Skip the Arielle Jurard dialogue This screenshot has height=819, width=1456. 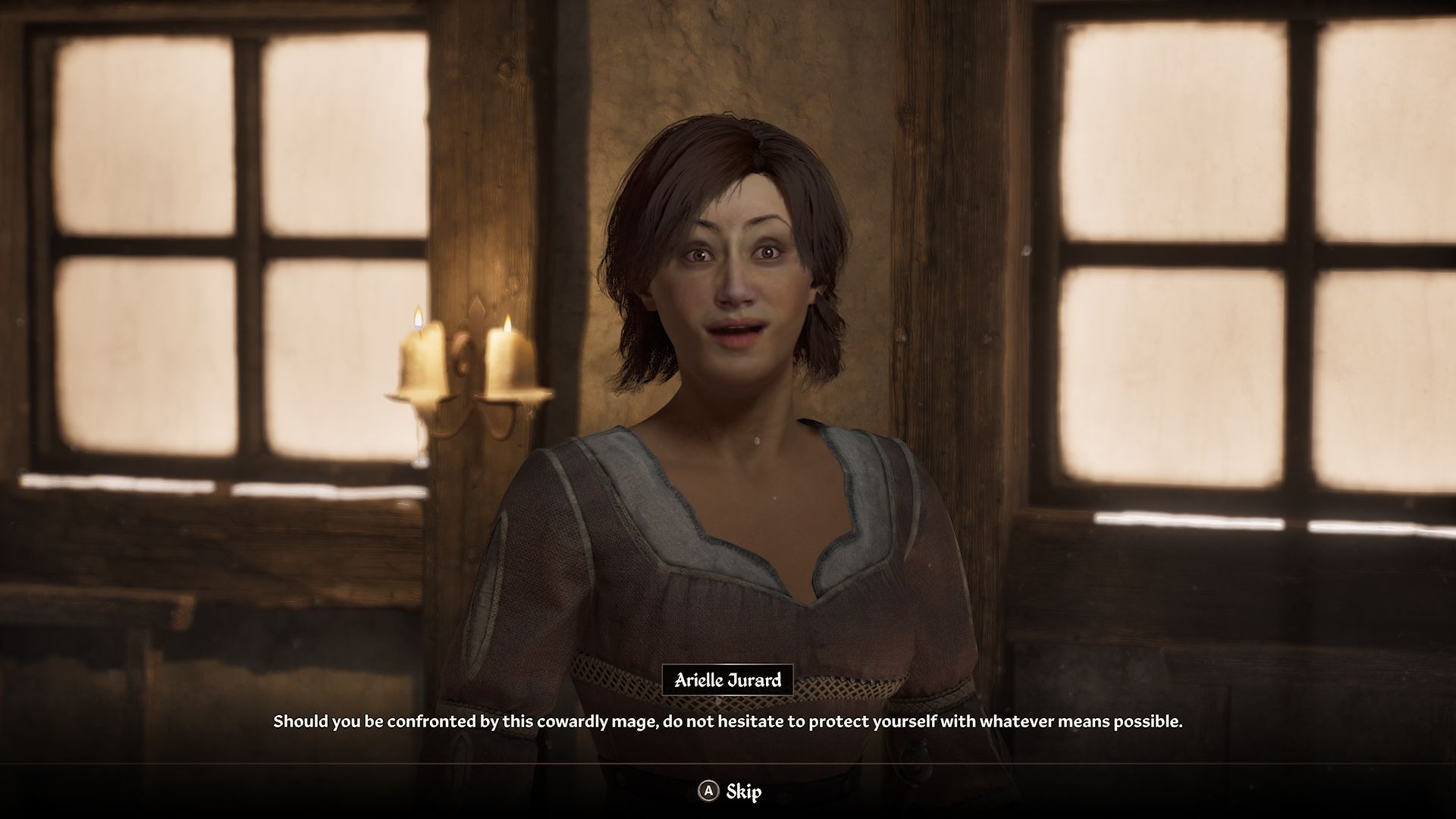point(730,792)
